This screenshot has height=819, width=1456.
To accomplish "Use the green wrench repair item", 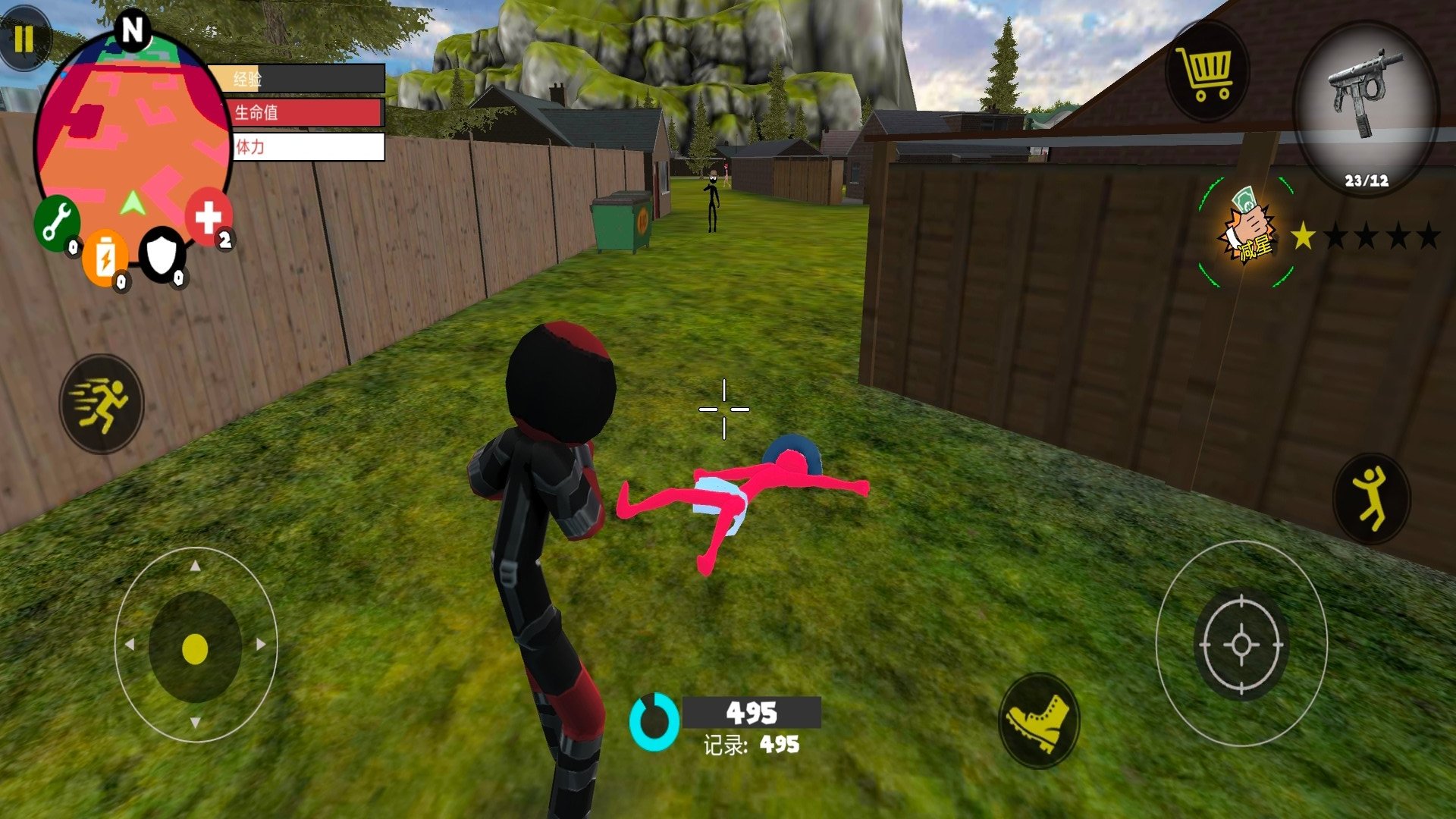I will pyautogui.click(x=57, y=223).
